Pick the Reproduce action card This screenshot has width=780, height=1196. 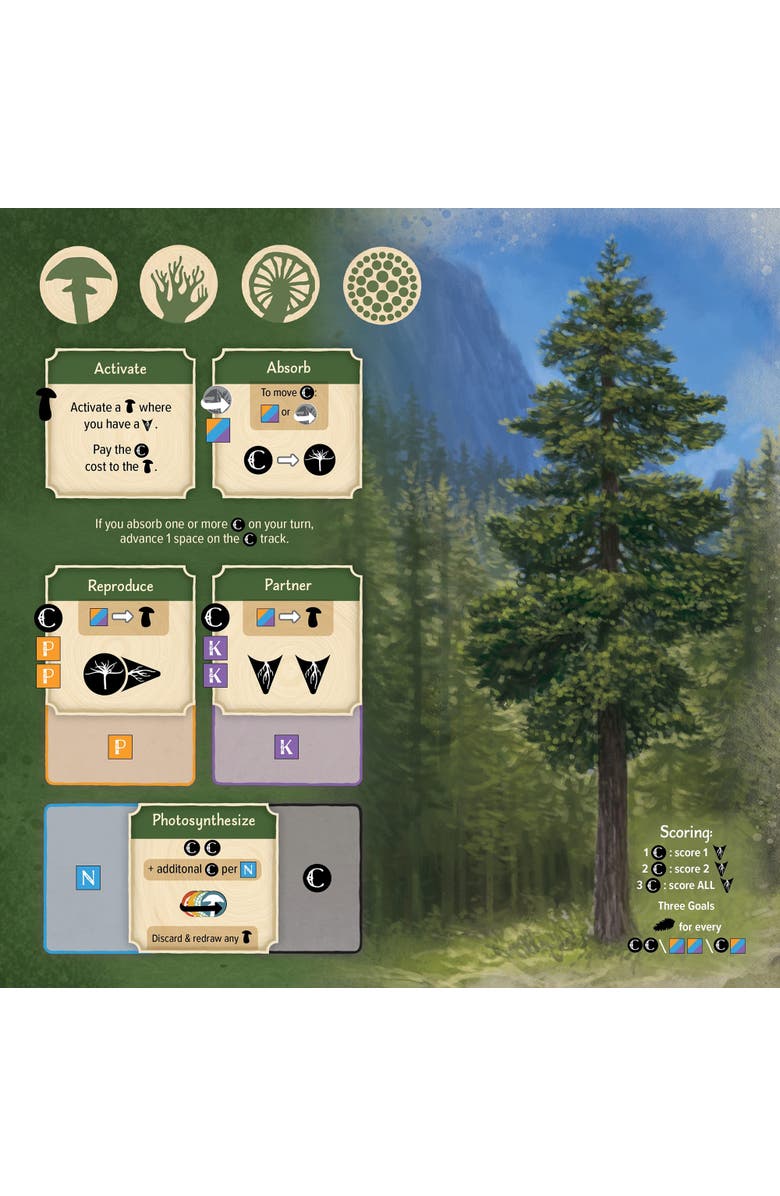pos(120,640)
